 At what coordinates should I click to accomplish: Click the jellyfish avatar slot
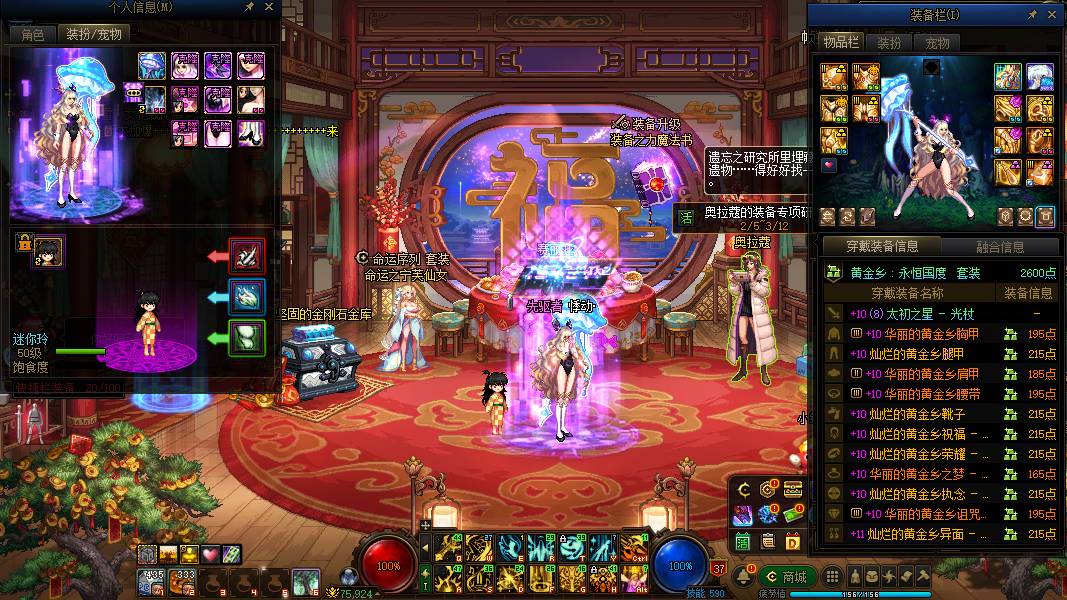click(152, 66)
